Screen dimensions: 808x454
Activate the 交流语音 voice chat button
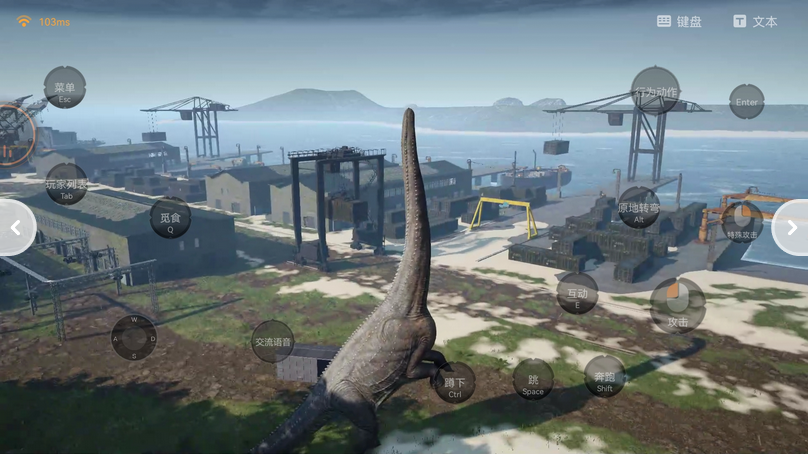coord(272,342)
